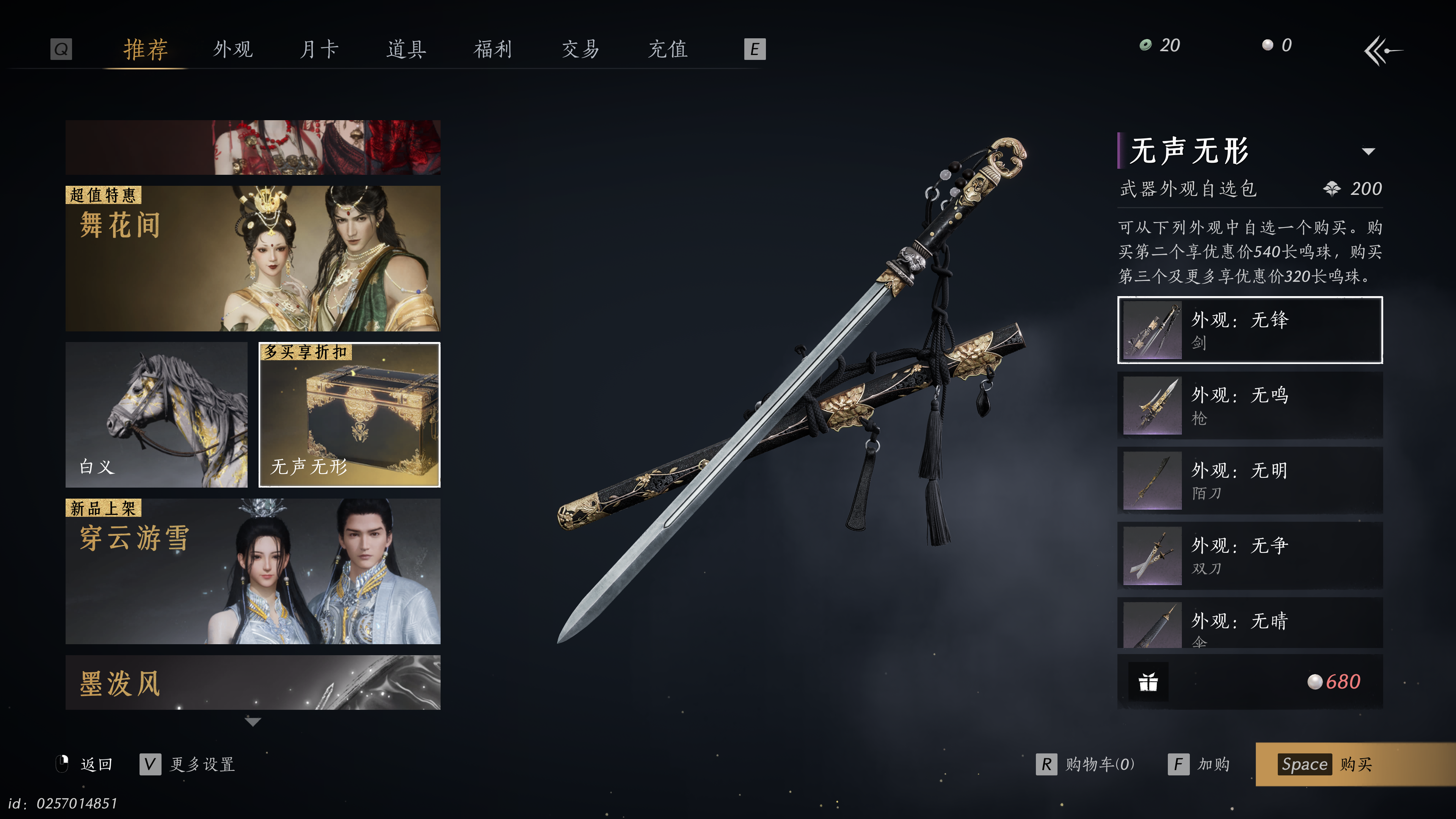Image resolution: width=1456 pixels, height=819 pixels.
Task: Switch to the 充值 tab
Action: pyautogui.click(x=667, y=49)
